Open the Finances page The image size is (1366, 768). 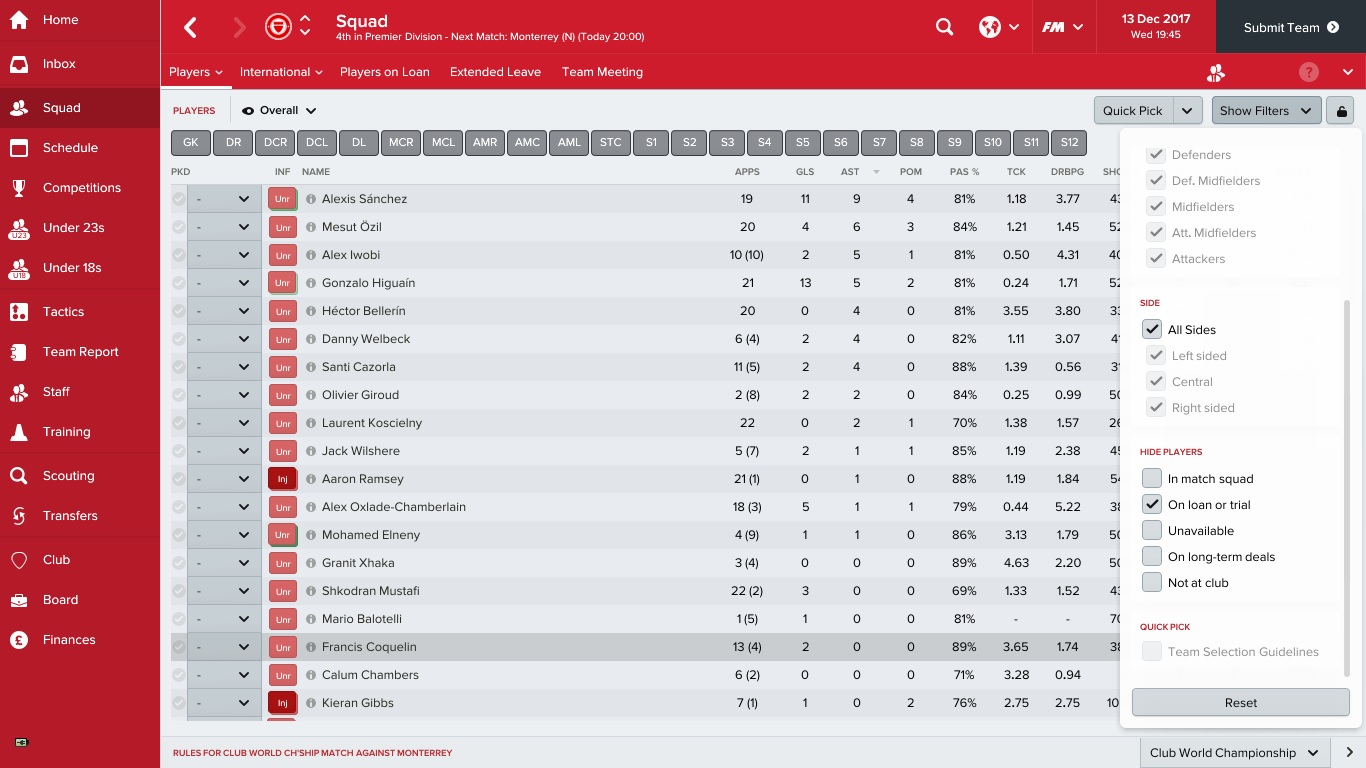click(69, 640)
